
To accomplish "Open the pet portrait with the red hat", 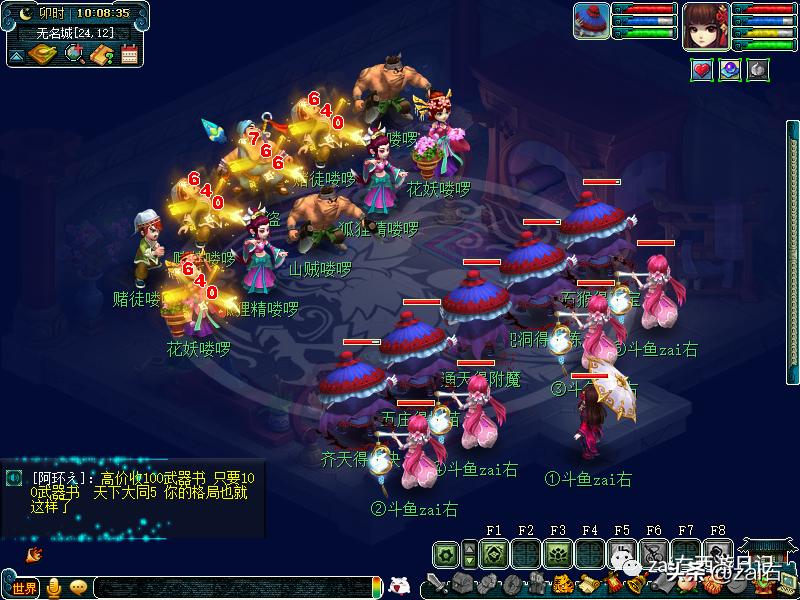I will (x=592, y=19).
